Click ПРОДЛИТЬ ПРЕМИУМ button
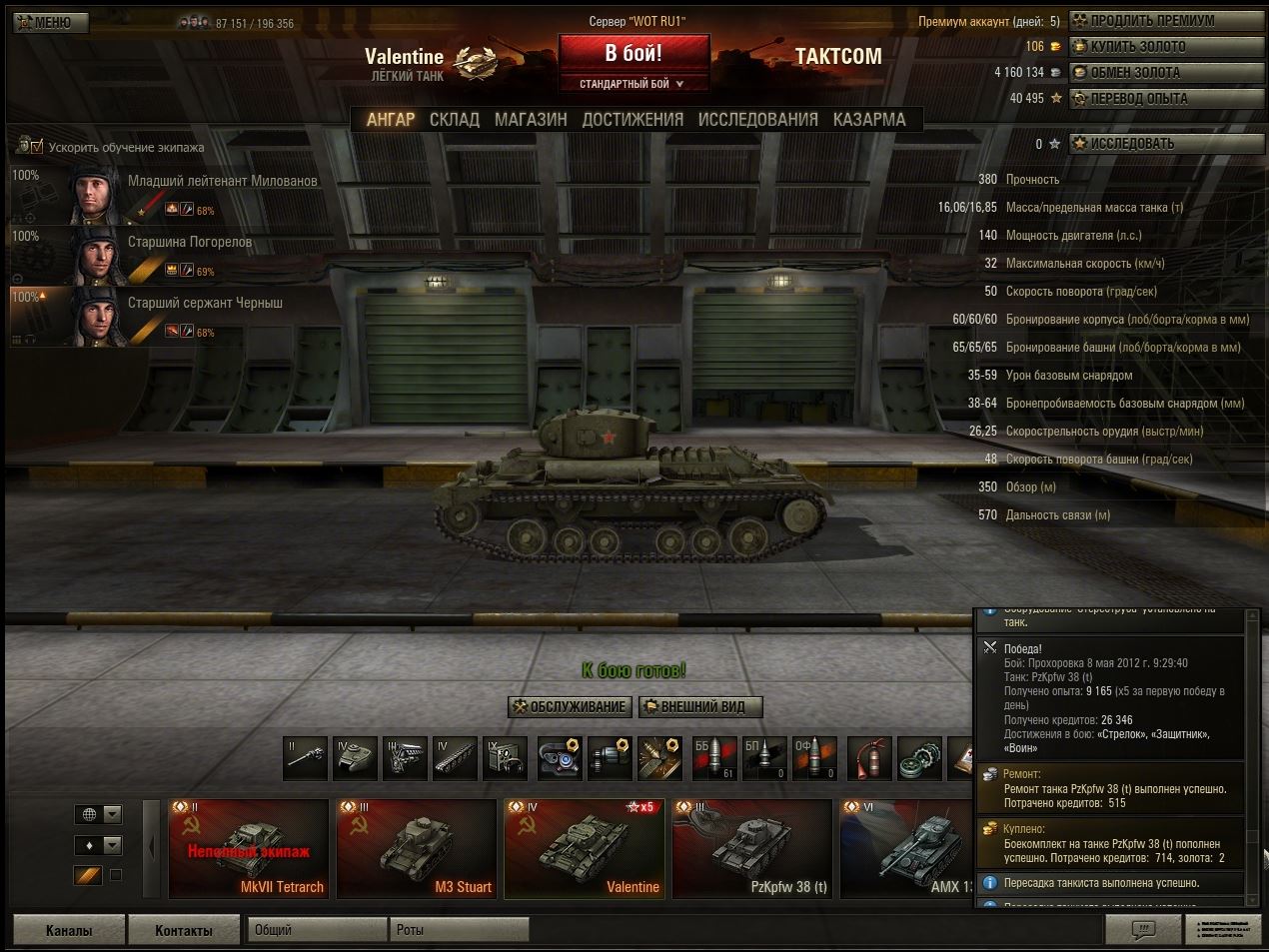The image size is (1269, 952). 1166,21
